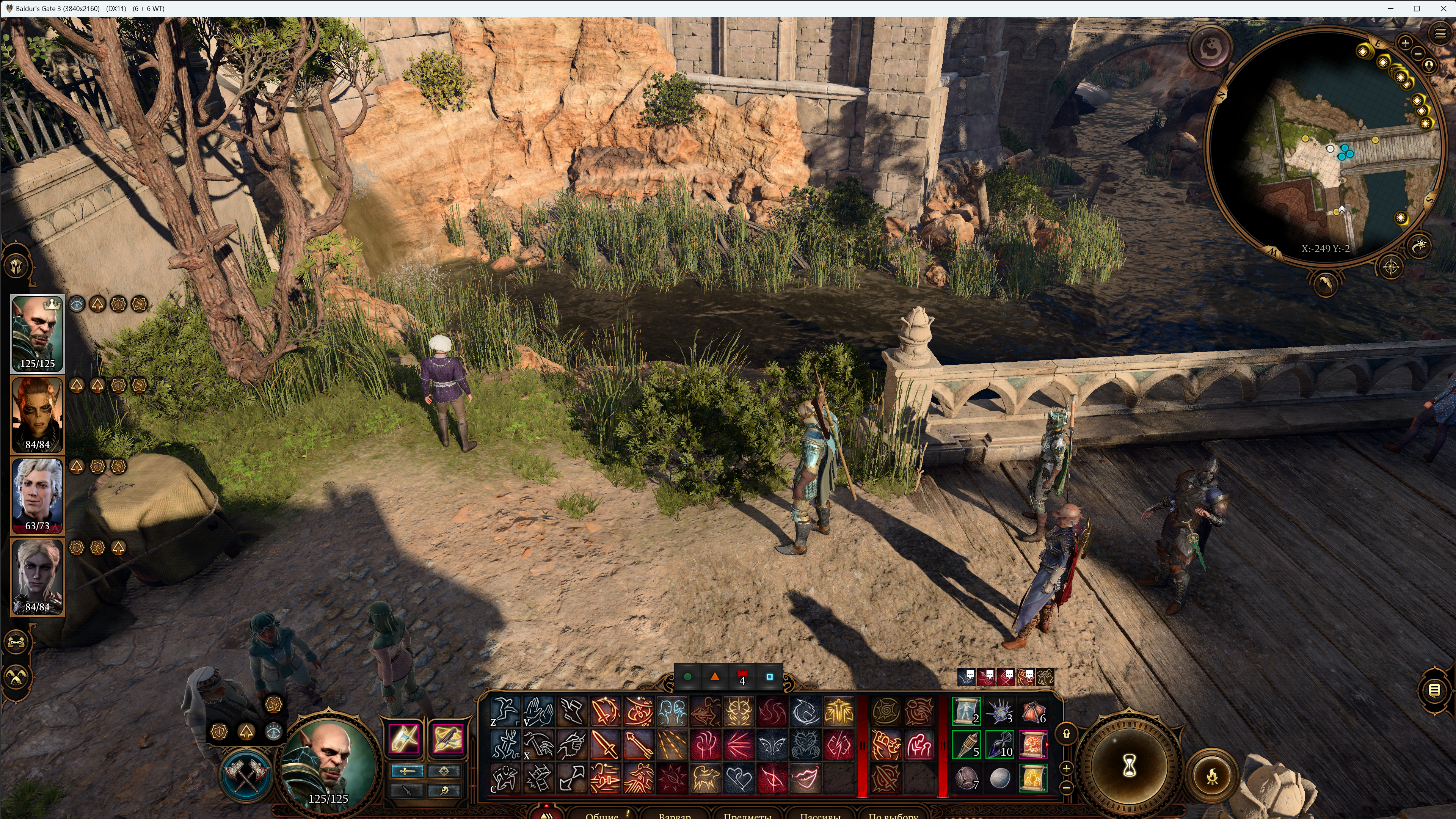
Task: Zoom out the minimap with minus button
Action: [x=1418, y=54]
